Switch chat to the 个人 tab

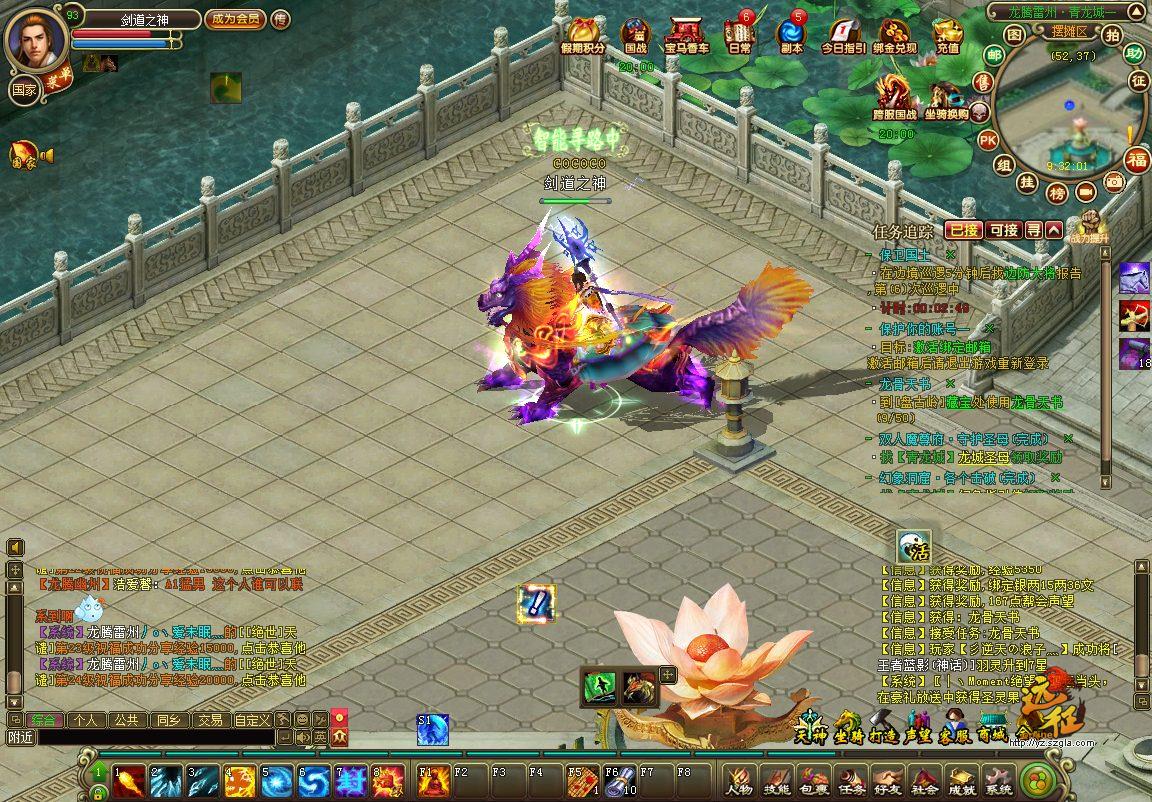[x=86, y=719]
